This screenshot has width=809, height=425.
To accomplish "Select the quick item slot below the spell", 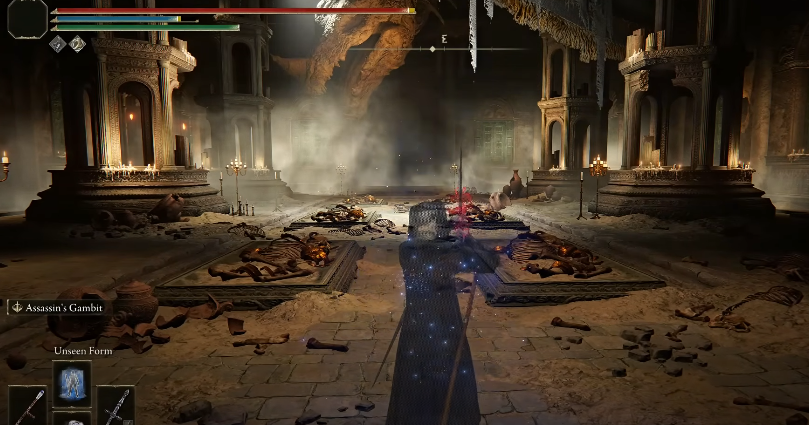I will [72, 418].
